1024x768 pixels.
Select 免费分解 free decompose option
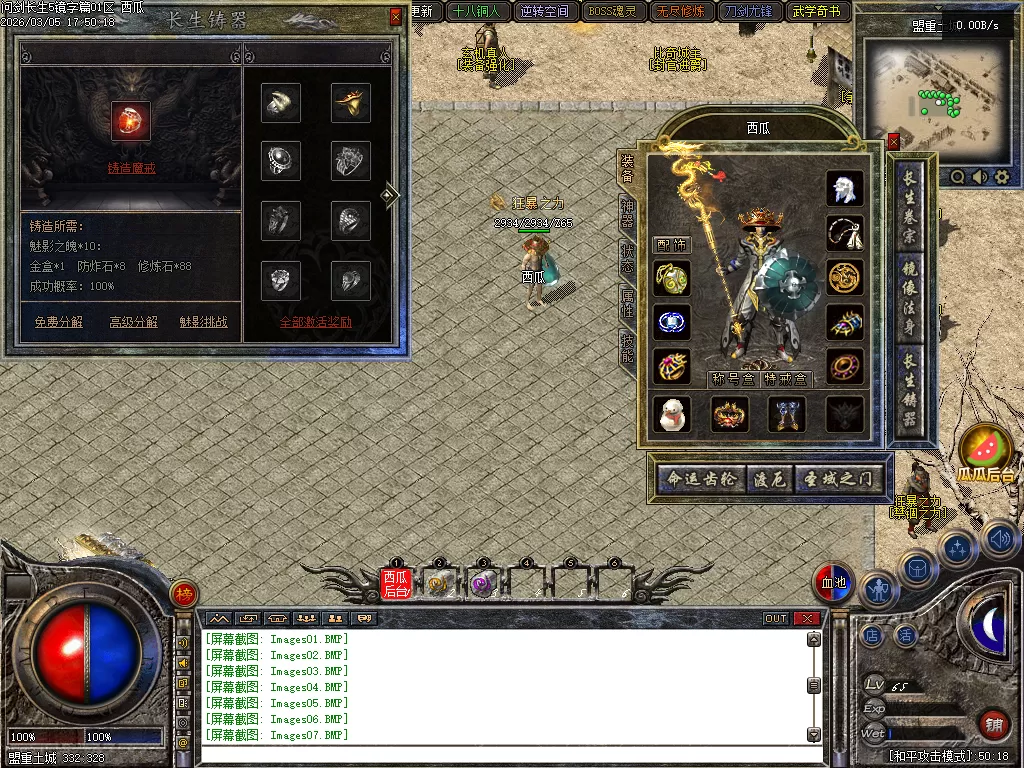tap(59, 322)
